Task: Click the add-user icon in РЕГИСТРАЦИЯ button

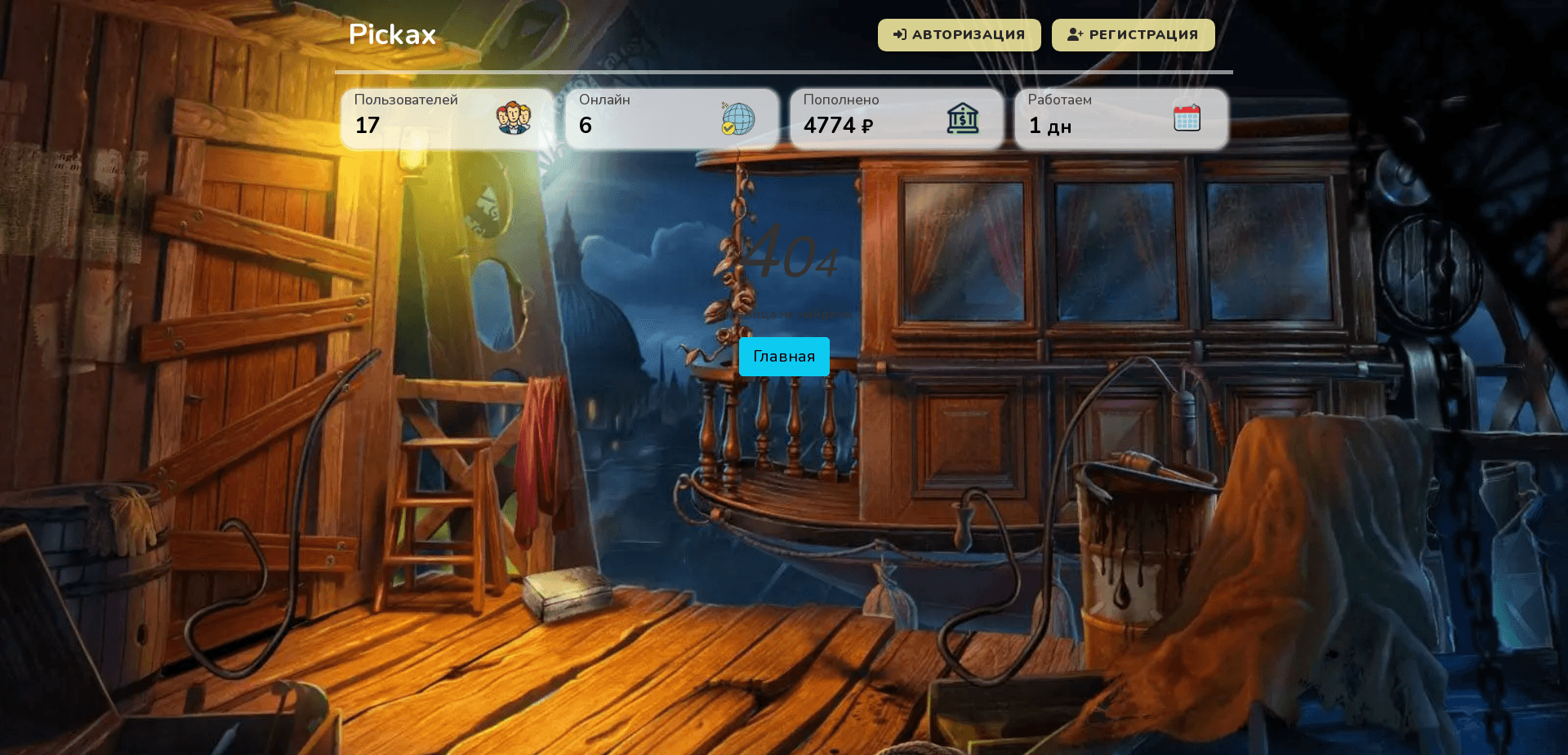Action: [x=1074, y=34]
